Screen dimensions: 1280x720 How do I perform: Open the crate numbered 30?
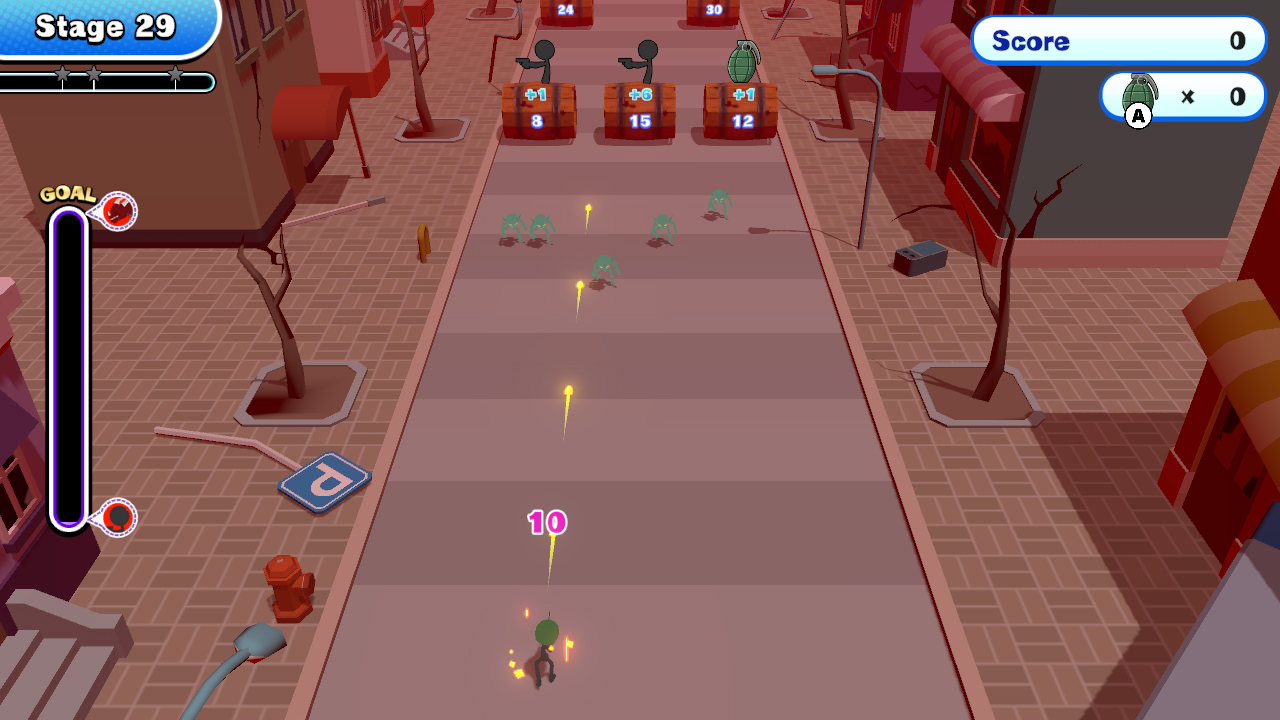tap(714, 10)
